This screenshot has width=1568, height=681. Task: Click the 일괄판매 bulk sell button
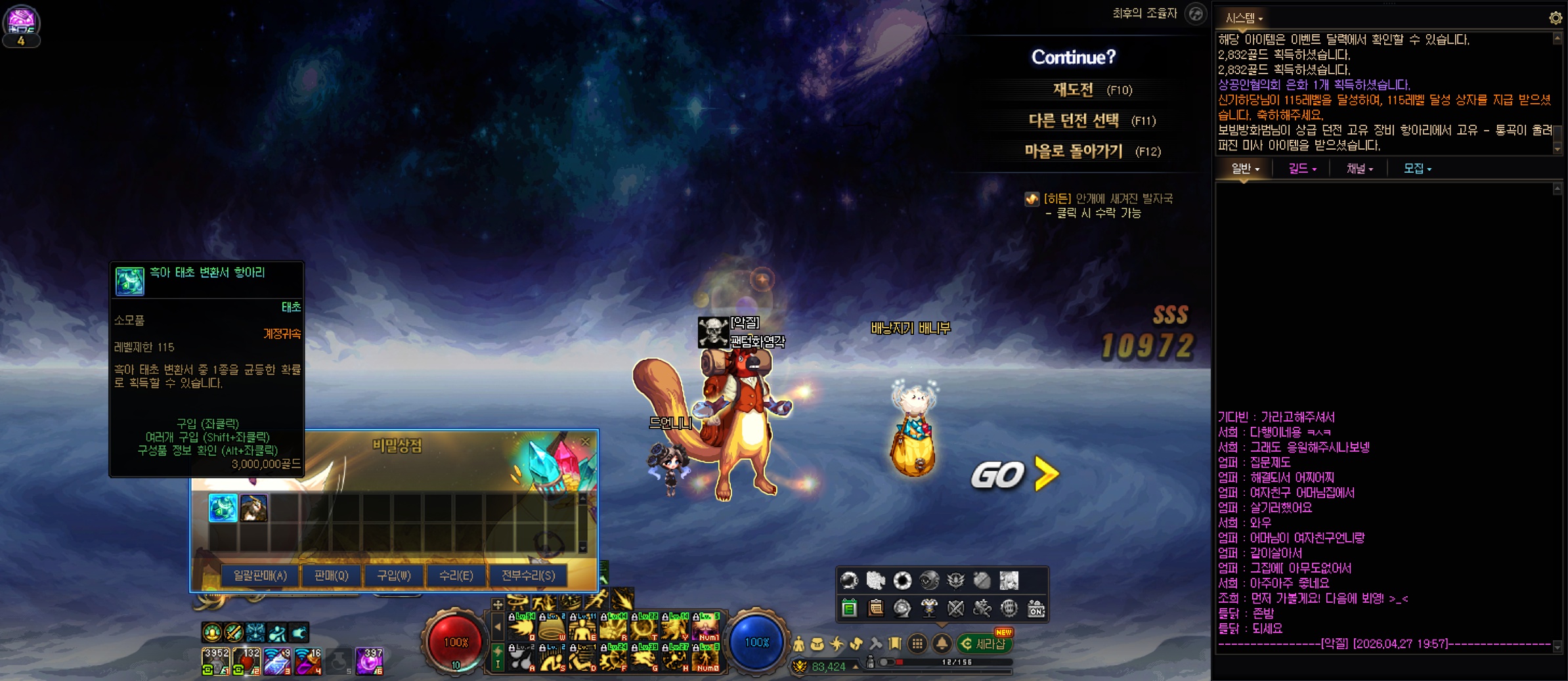pos(260,575)
